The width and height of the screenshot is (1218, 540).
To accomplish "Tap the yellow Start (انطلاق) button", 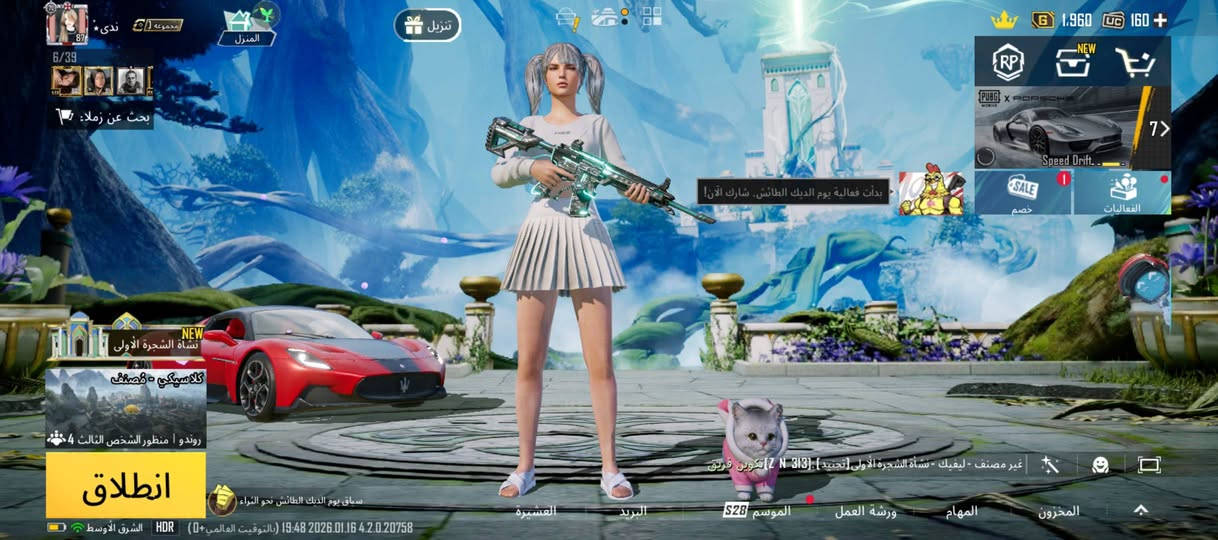I will pyautogui.click(x=126, y=485).
